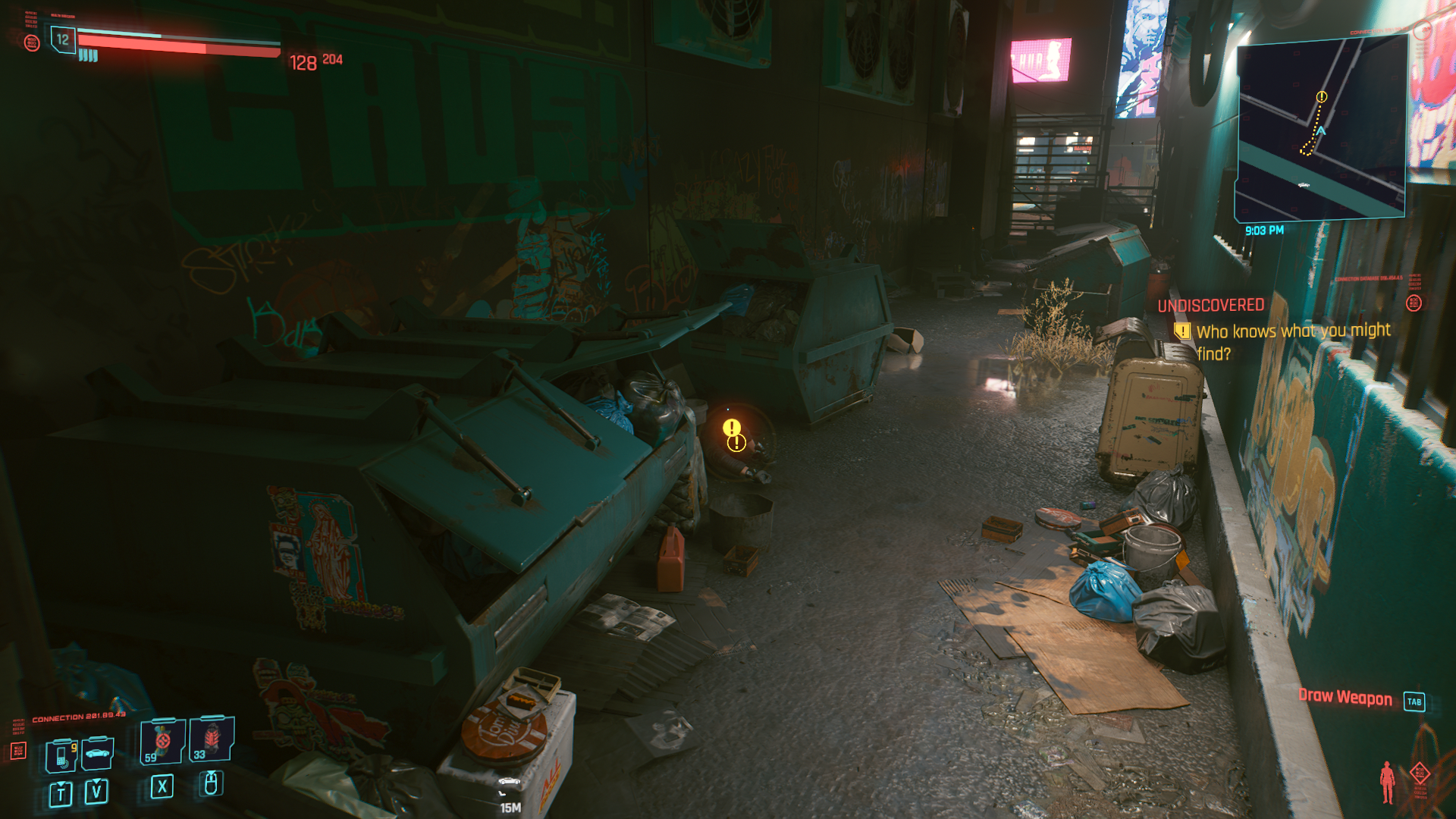Click the yellow quest marker on minimap

click(x=1322, y=96)
